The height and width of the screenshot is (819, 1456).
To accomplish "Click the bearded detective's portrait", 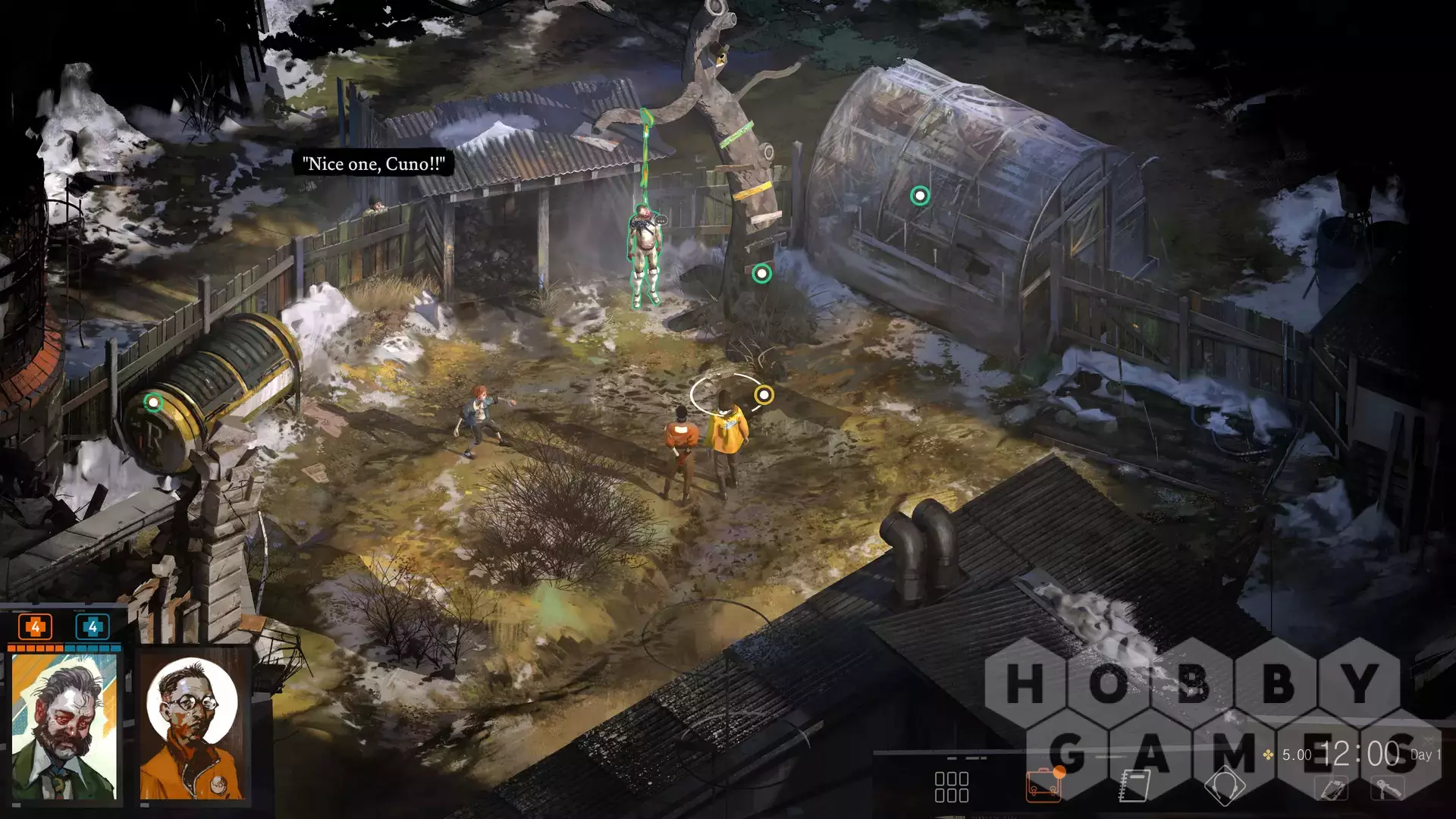I will 64,726.
